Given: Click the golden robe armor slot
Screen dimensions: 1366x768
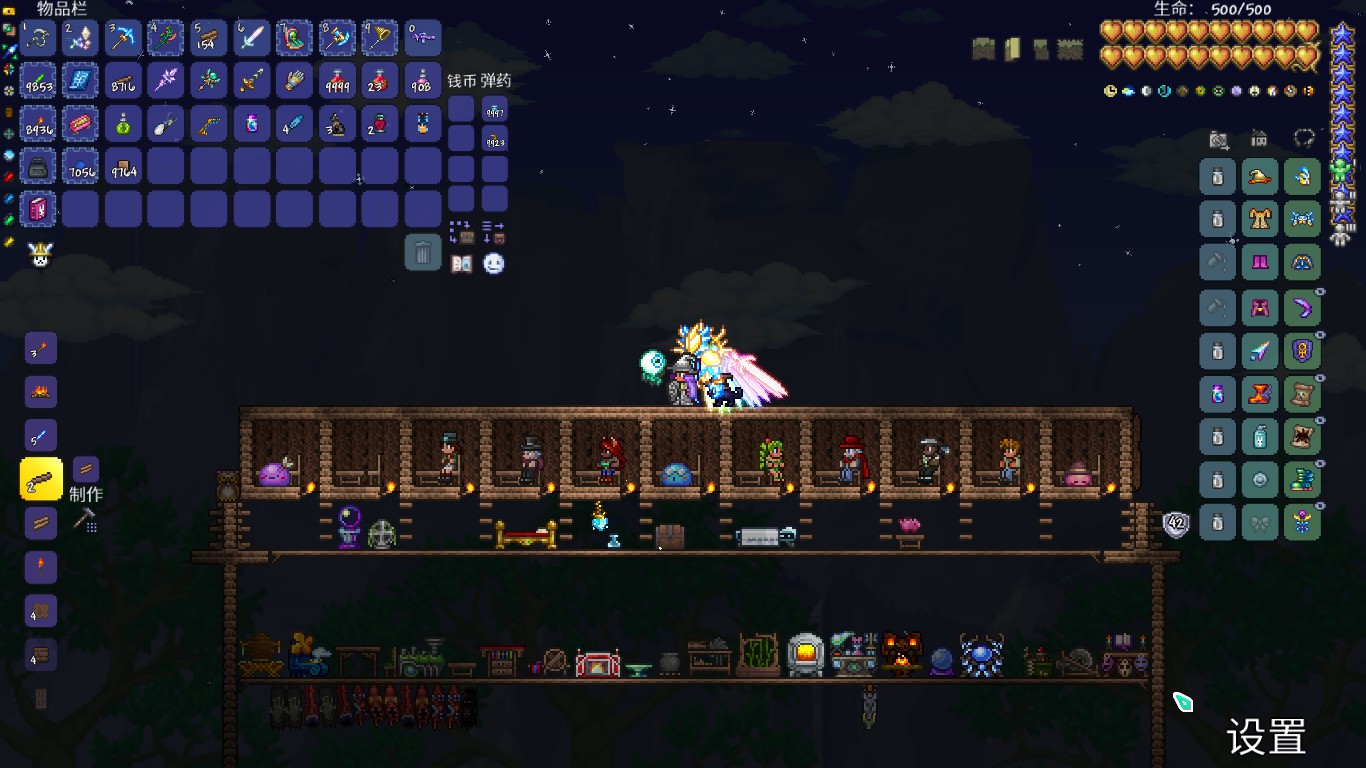Looking at the screenshot, I should [1260, 219].
